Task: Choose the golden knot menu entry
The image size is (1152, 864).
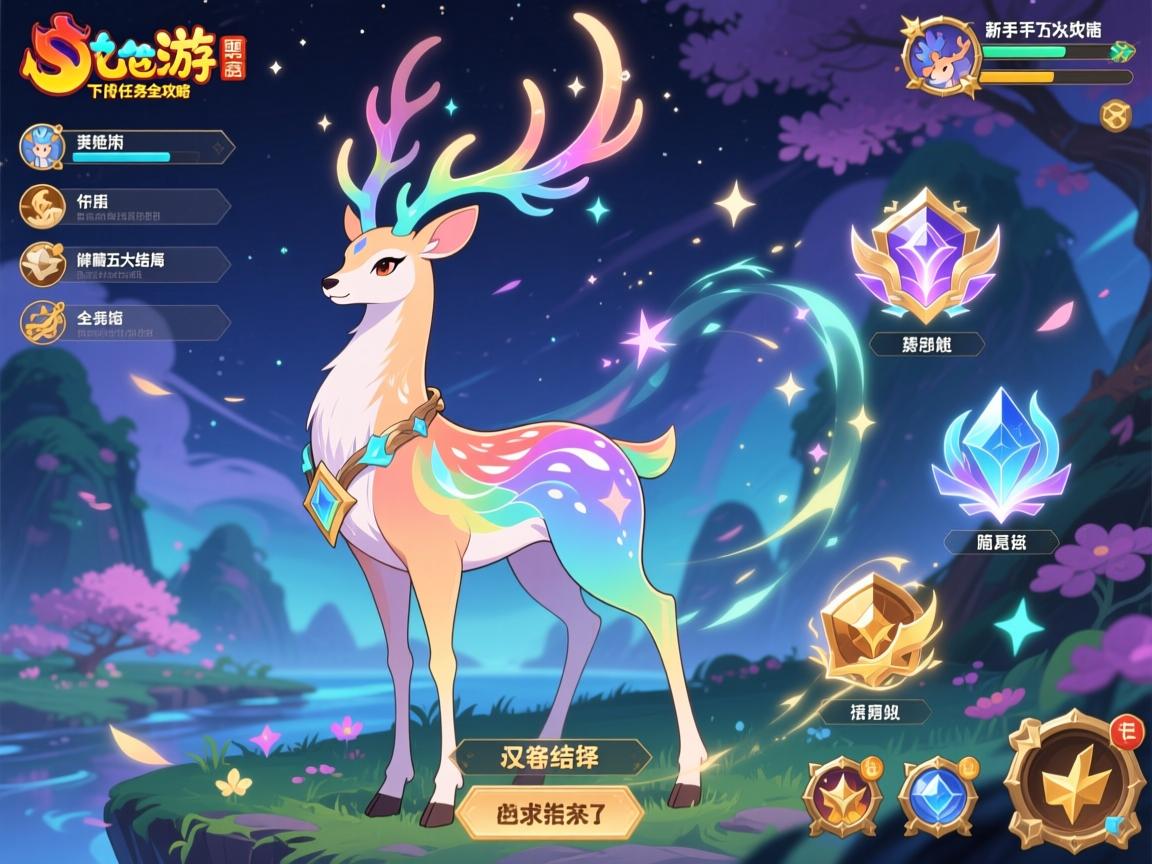Action: pos(126,322)
